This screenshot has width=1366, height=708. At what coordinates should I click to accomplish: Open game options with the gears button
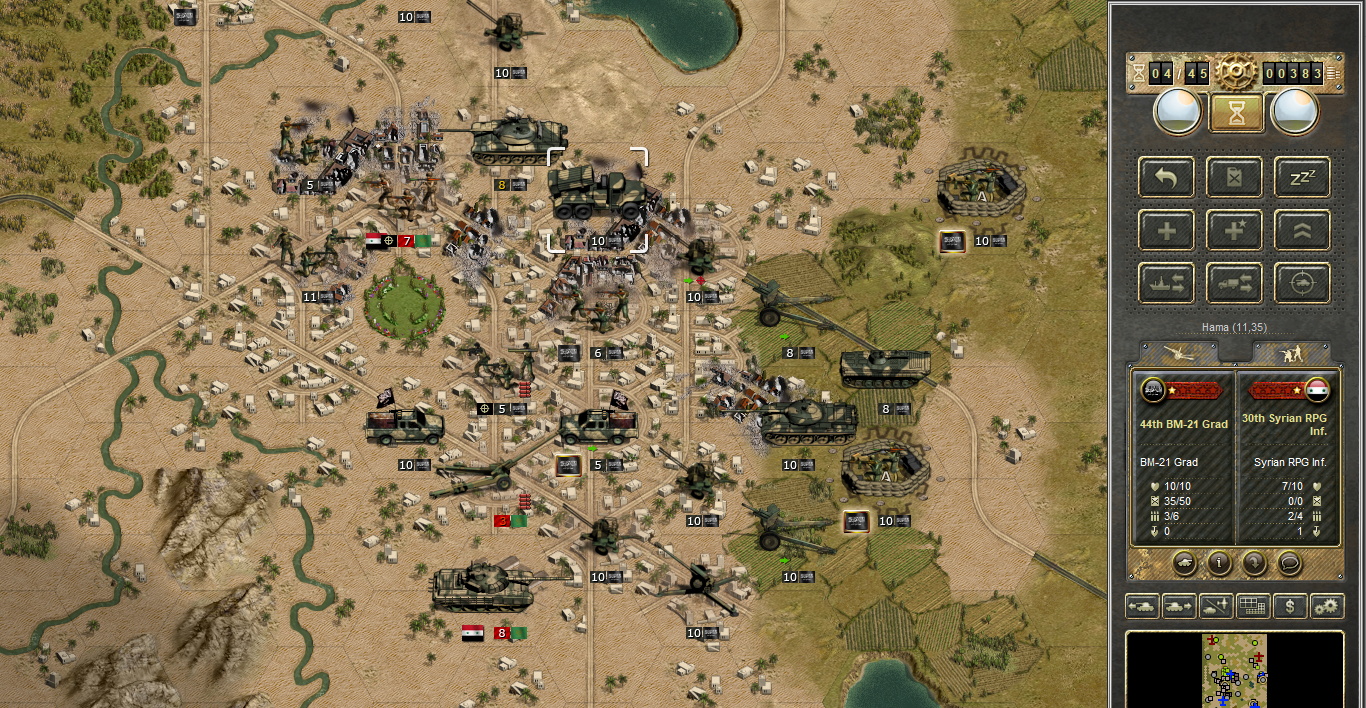[x=1327, y=606]
